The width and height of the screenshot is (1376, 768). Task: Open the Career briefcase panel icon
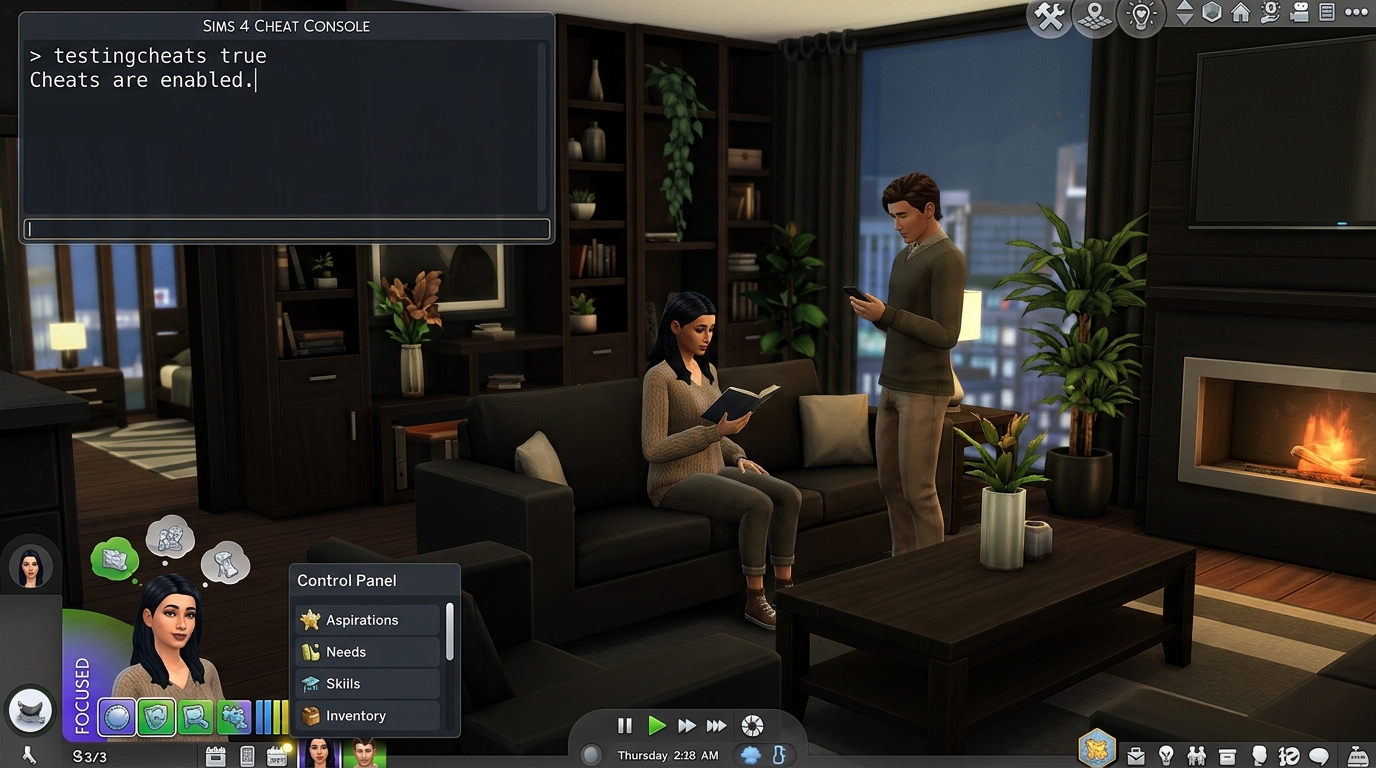(1136, 756)
